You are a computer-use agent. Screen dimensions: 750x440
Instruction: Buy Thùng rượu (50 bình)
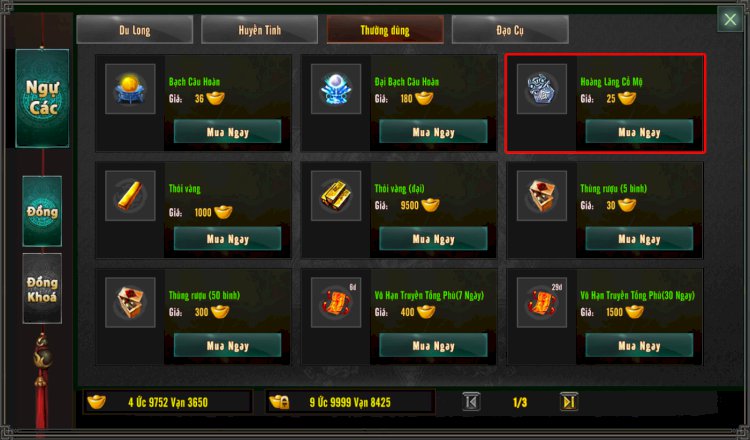click(228, 346)
